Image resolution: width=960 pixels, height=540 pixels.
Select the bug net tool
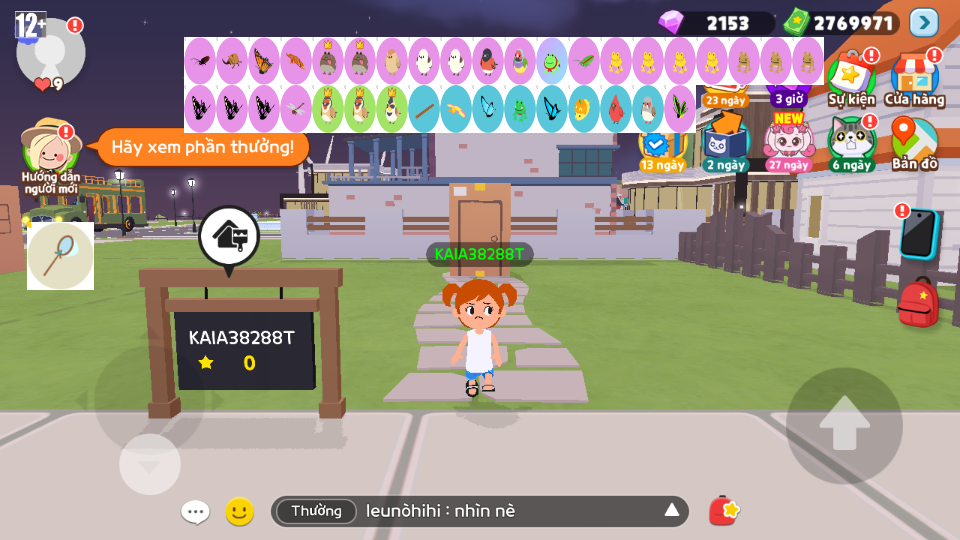coord(60,256)
